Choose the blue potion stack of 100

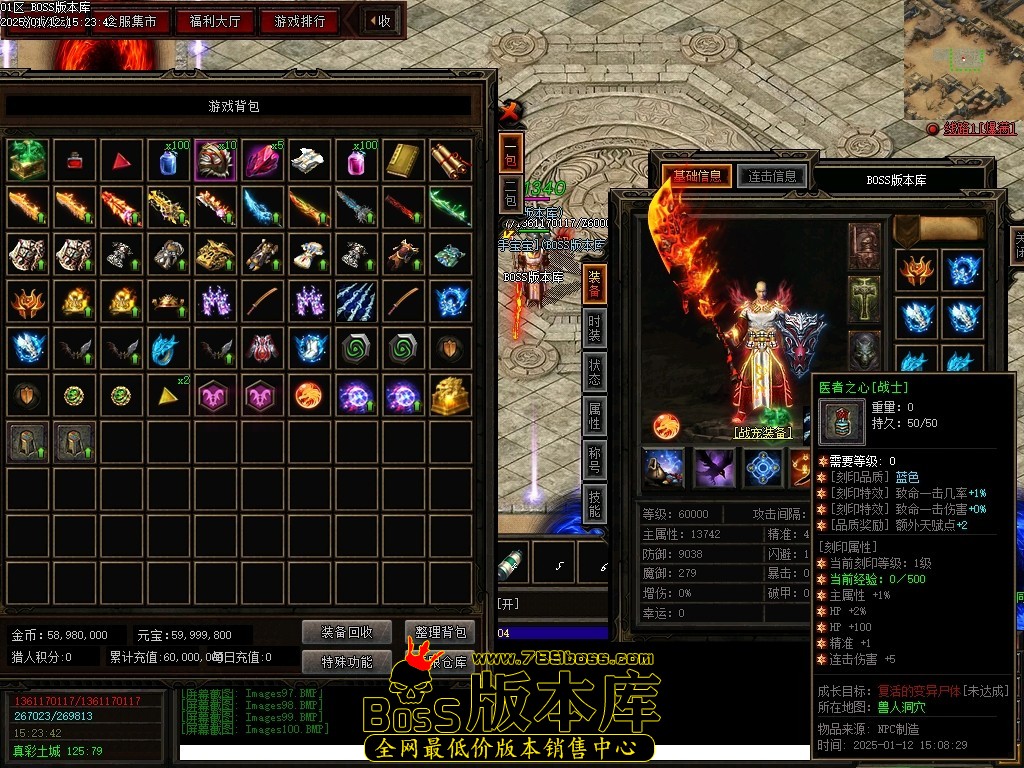(169, 160)
